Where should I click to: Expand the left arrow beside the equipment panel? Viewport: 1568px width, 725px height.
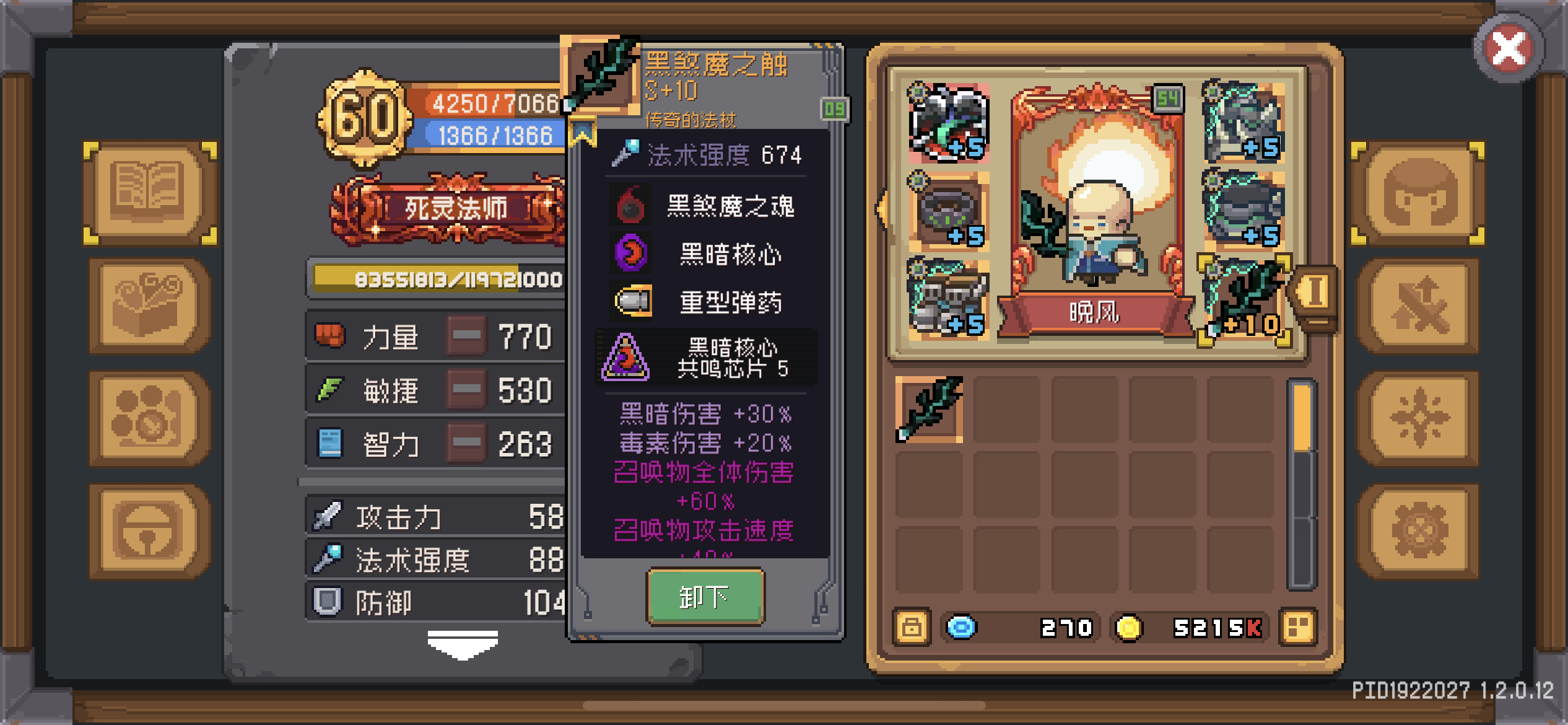click(x=879, y=211)
